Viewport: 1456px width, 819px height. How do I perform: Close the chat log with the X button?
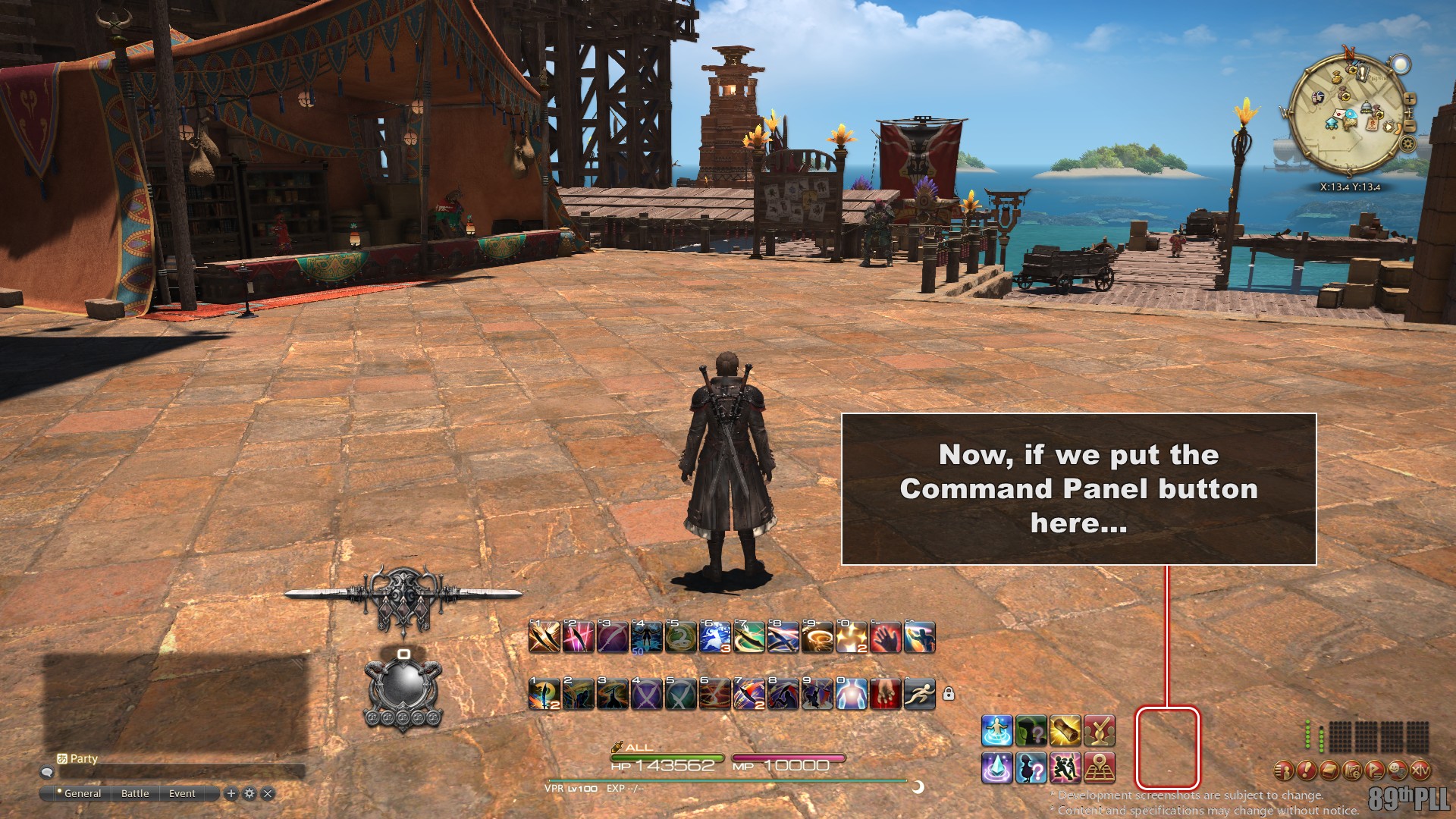point(268,793)
